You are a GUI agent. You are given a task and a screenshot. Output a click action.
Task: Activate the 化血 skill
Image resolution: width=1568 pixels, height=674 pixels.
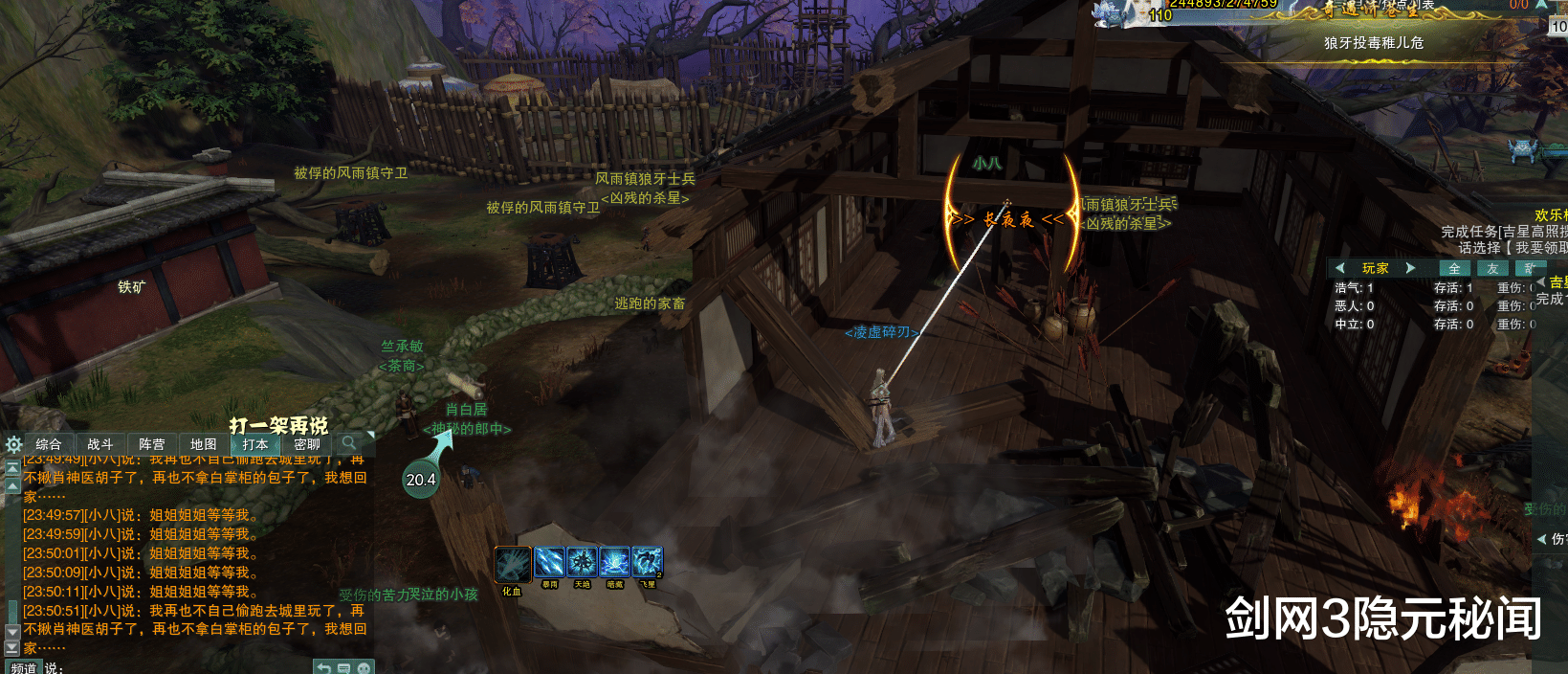click(513, 565)
